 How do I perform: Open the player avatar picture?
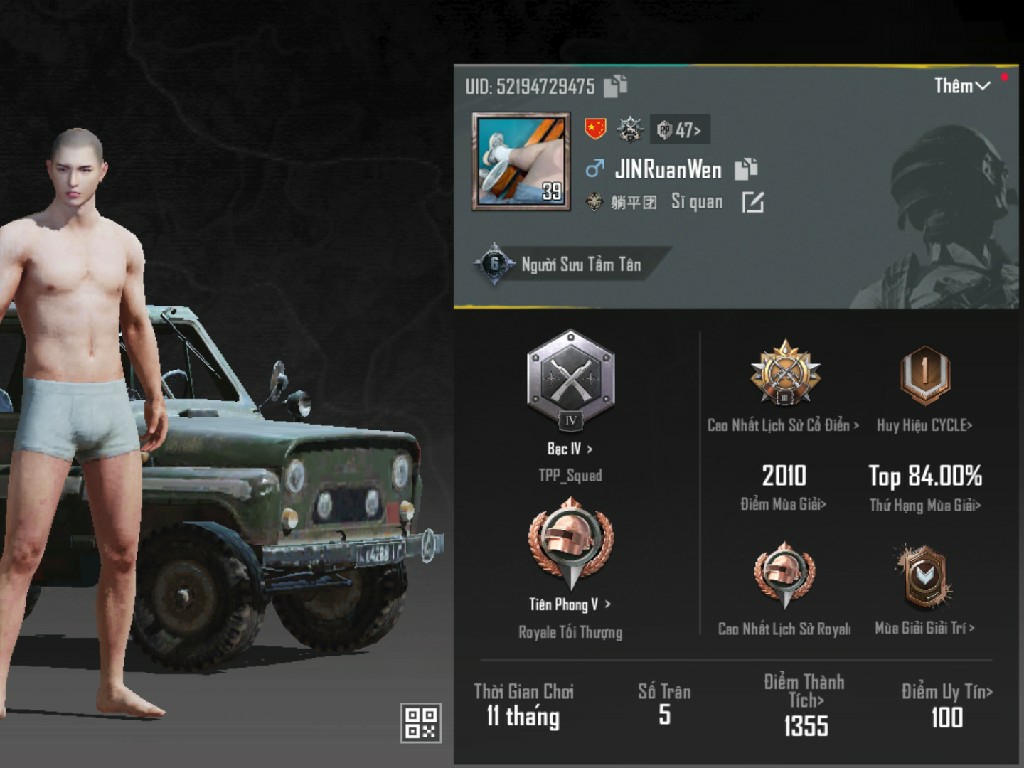click(x=521, y=160)
